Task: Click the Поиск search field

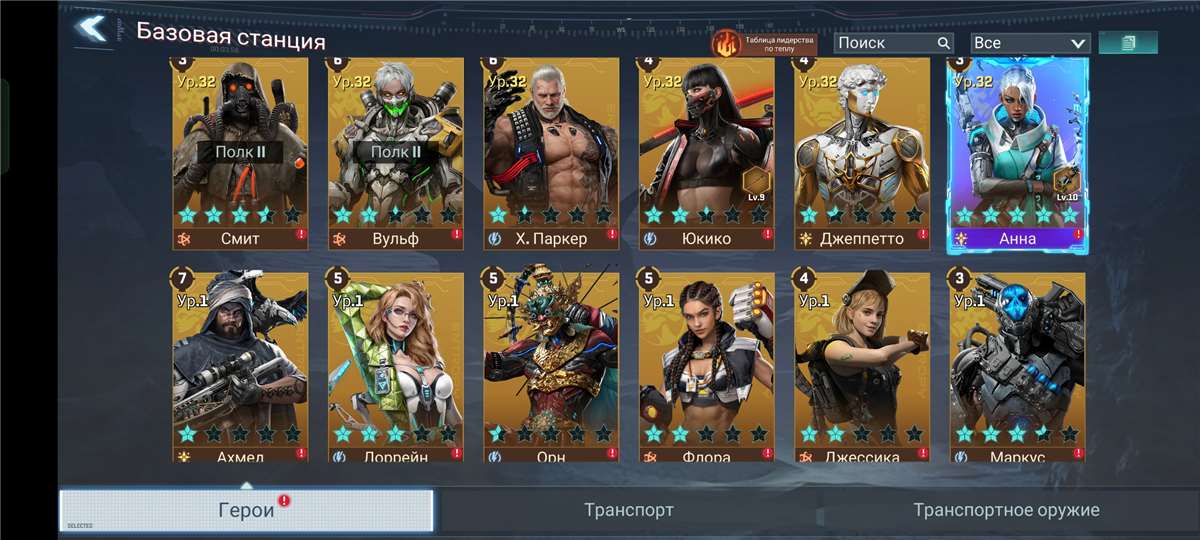Action: [886, 43]
